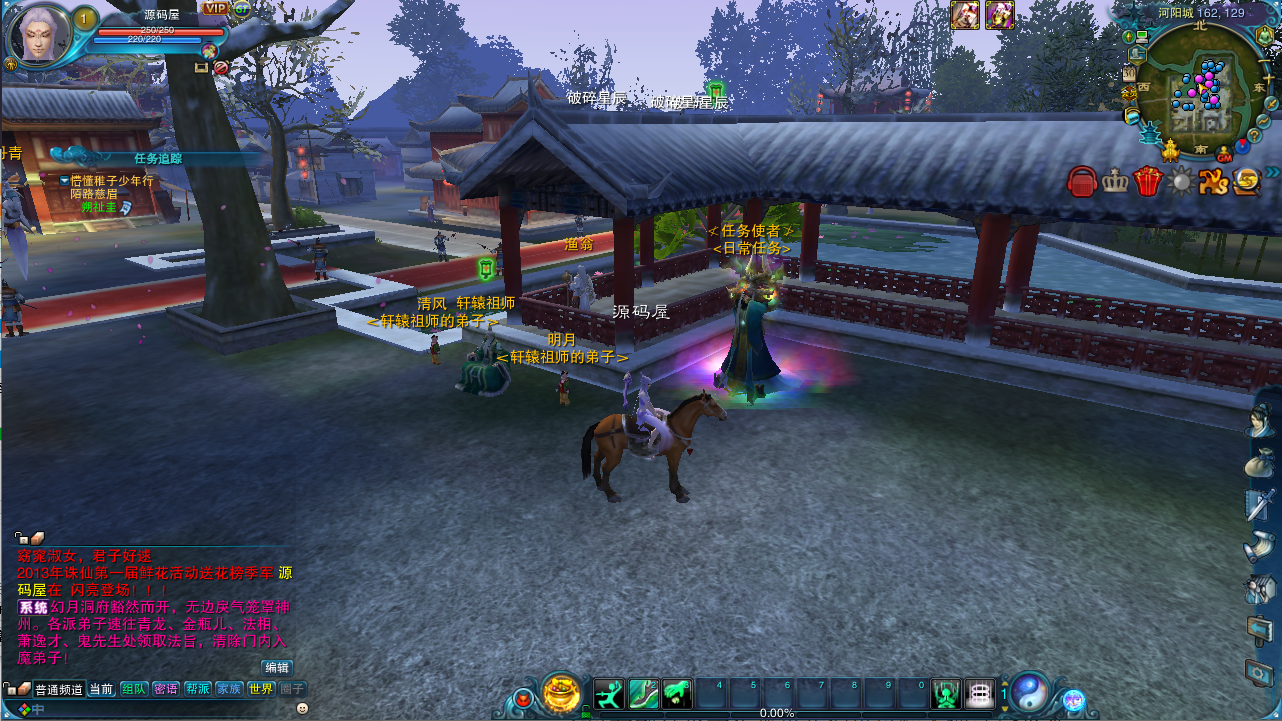Choose the 家族 family chat tab
Viewport: 1282px width, 721px height.
coord(230,689)
